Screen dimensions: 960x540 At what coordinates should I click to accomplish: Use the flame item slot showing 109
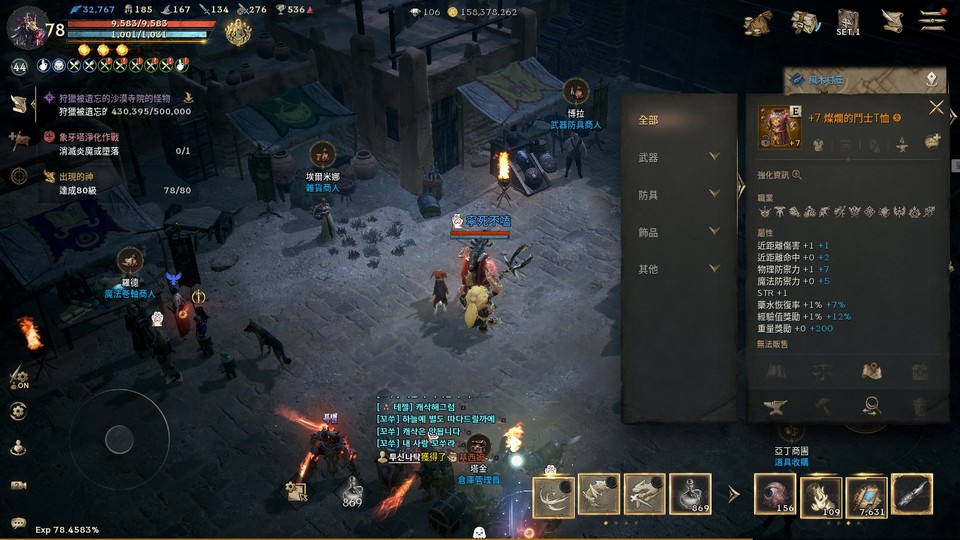(820, 495)
